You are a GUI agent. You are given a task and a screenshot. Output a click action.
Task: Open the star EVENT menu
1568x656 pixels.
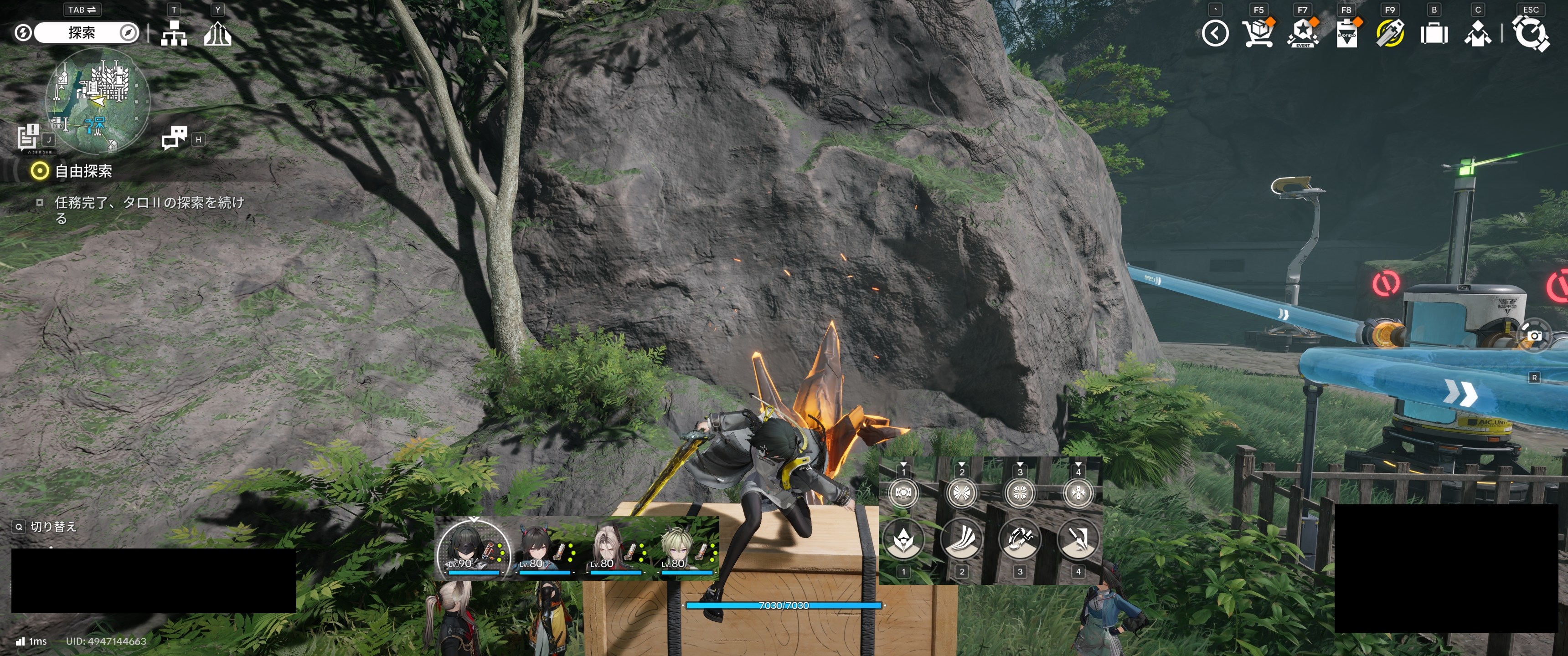[x=1302, y=33]
